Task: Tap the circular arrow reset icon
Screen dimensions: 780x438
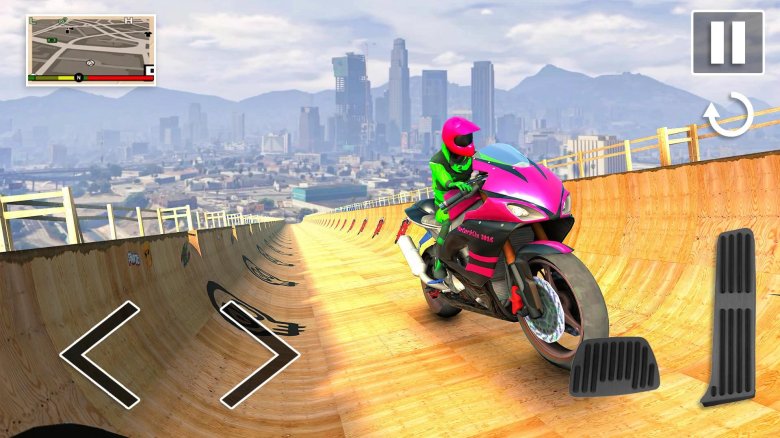Action: (x=729, y=114)
